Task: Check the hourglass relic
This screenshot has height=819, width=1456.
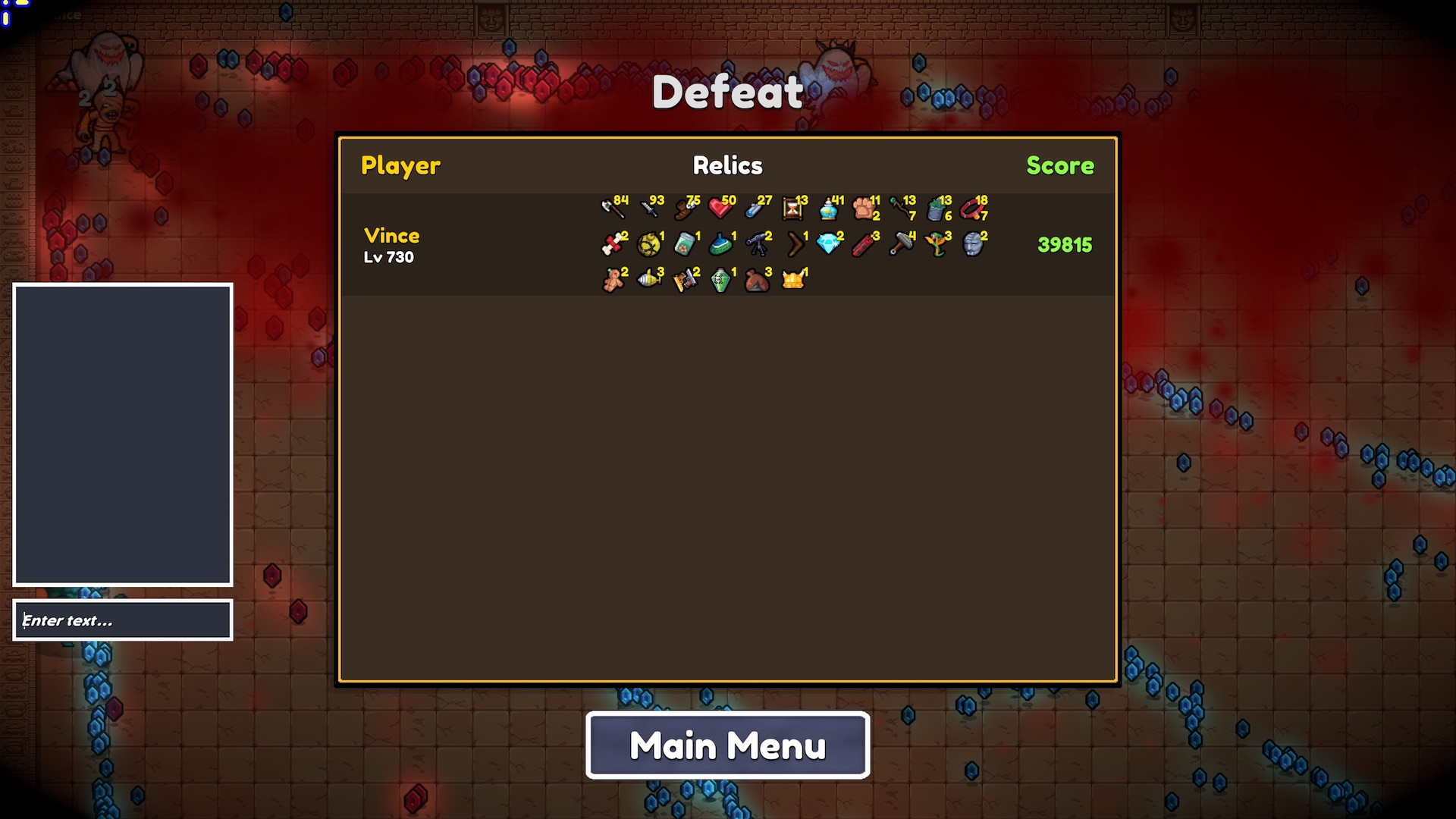Action: click(x=793, y=207)
